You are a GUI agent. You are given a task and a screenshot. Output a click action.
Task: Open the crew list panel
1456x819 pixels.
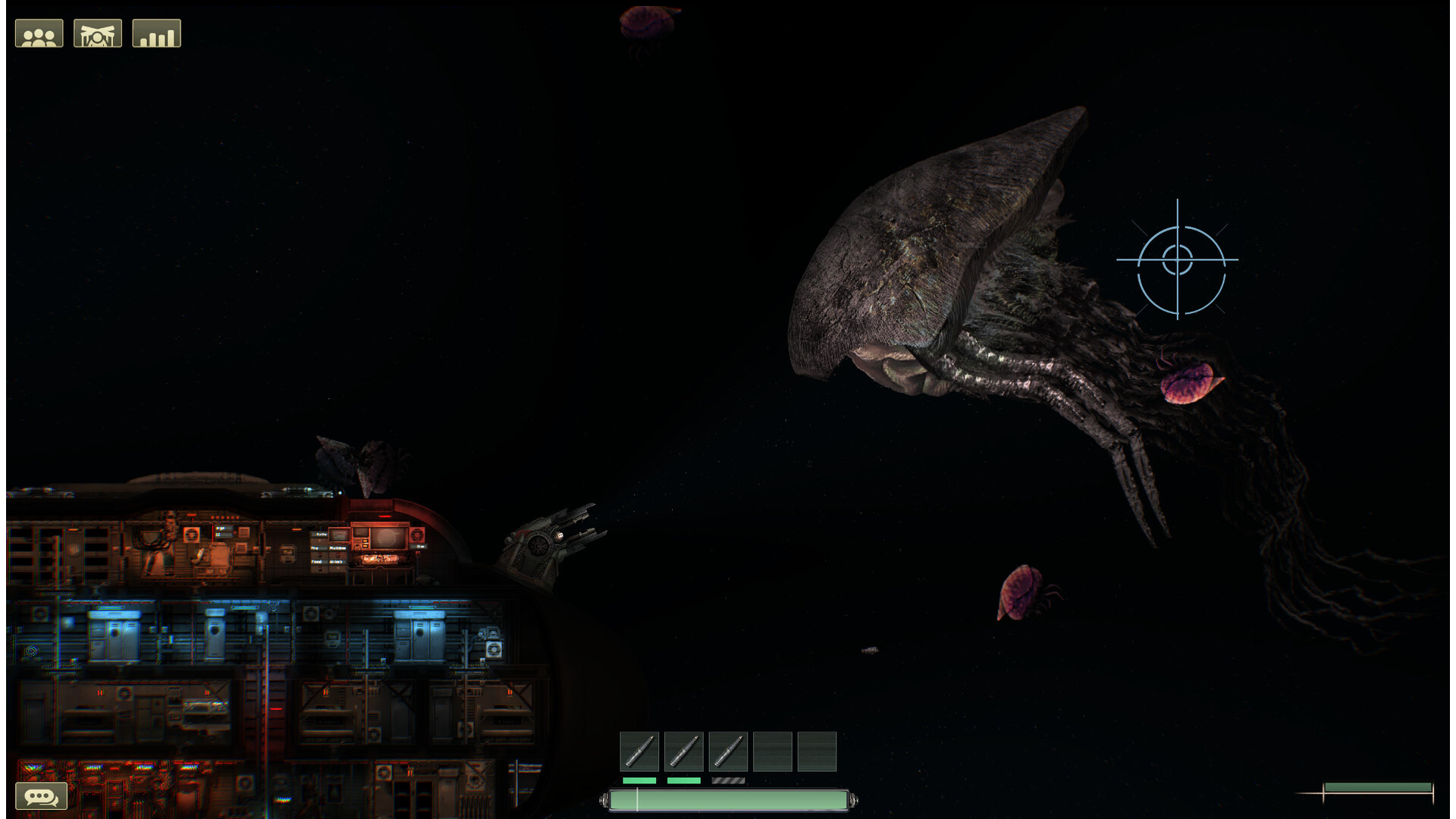[39, 32]
